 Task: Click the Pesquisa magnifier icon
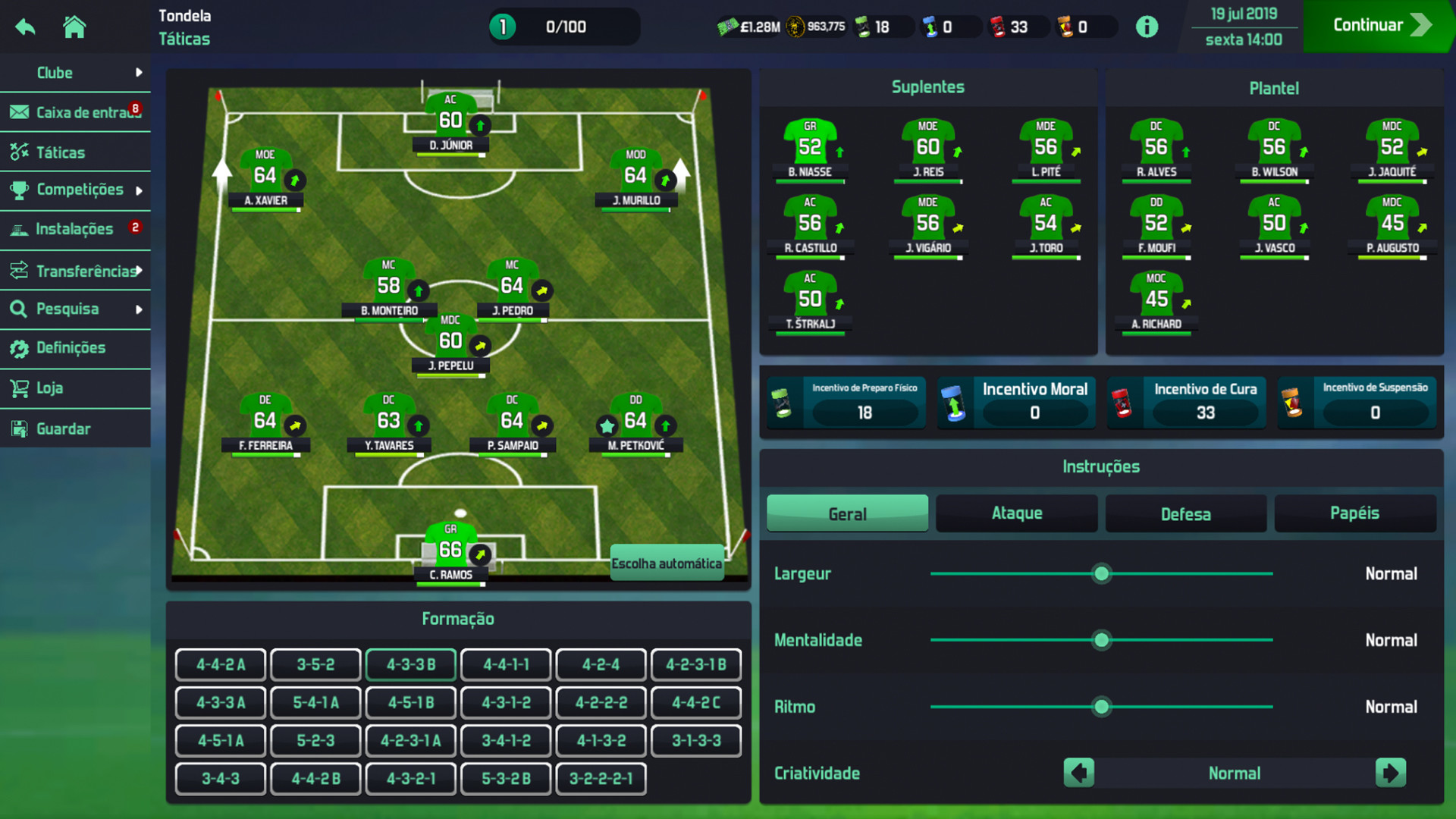tap(18, 309)
